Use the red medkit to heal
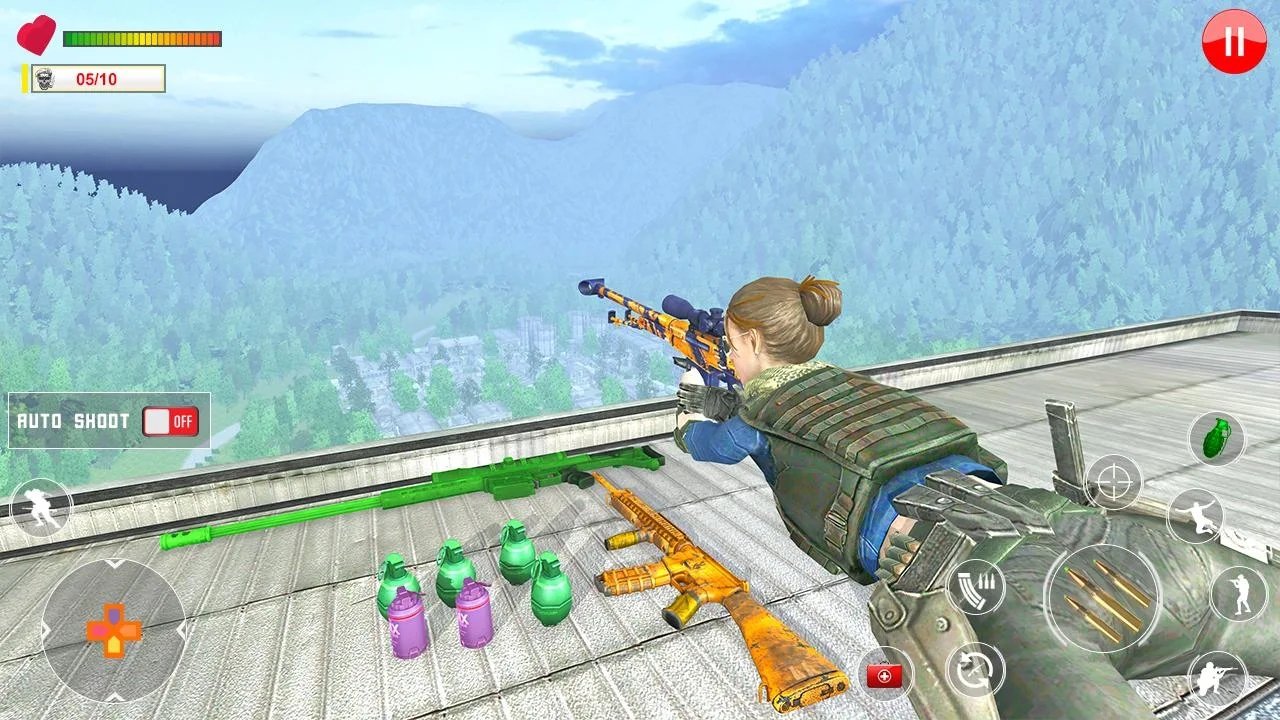 884,676
